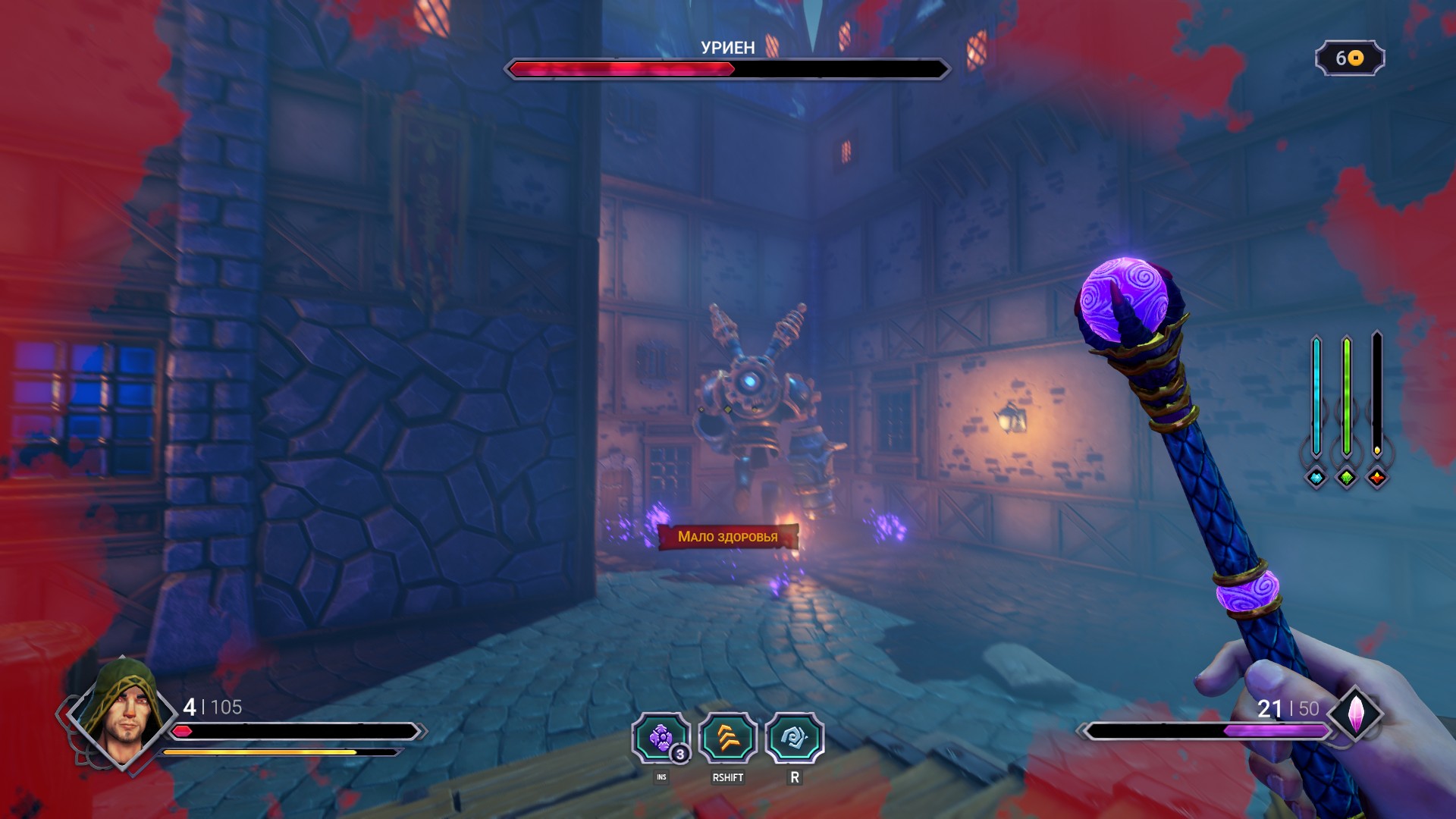1456x819 pixels.
Task: Click the hooded character portrait
Action: 123,713
